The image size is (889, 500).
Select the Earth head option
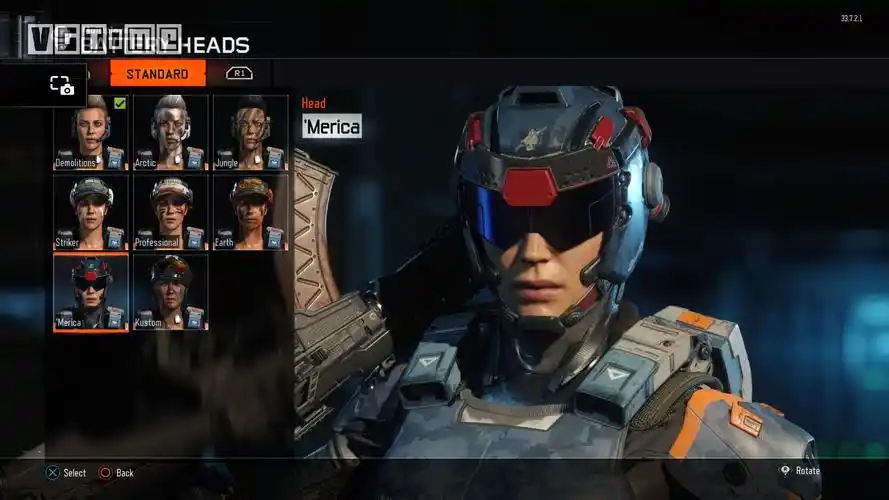coord(250,212)
